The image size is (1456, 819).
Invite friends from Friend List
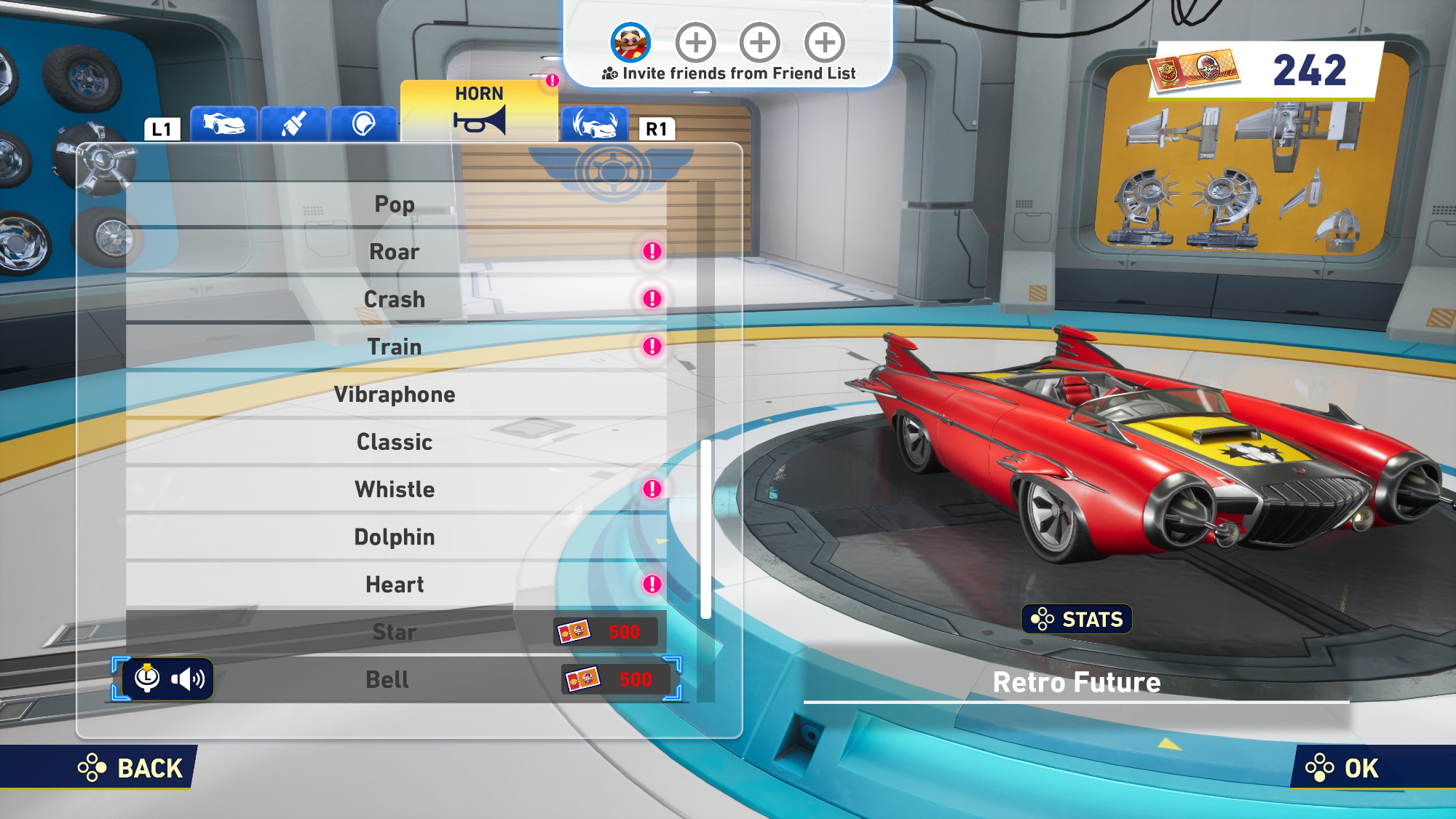click(729, 74)
